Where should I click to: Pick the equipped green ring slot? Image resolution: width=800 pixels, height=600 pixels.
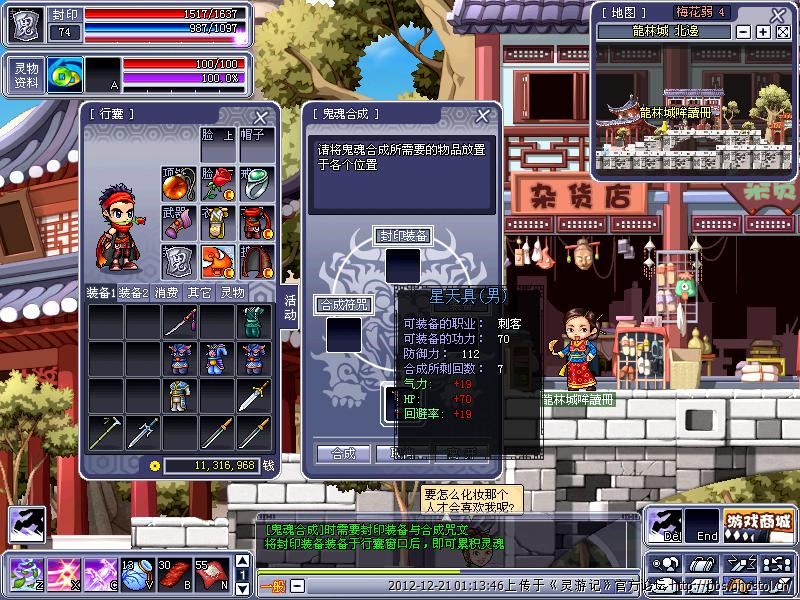tap(254, 185)
